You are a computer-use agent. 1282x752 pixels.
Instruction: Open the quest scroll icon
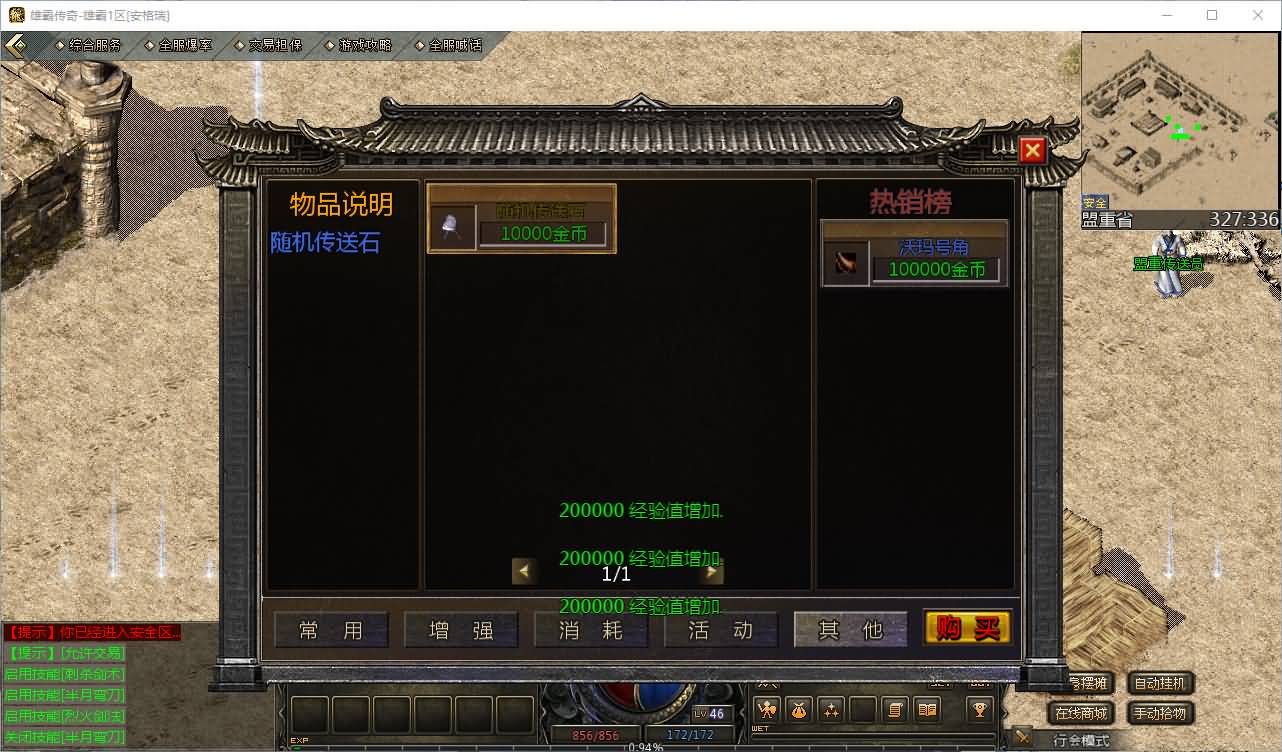[895, 710]
